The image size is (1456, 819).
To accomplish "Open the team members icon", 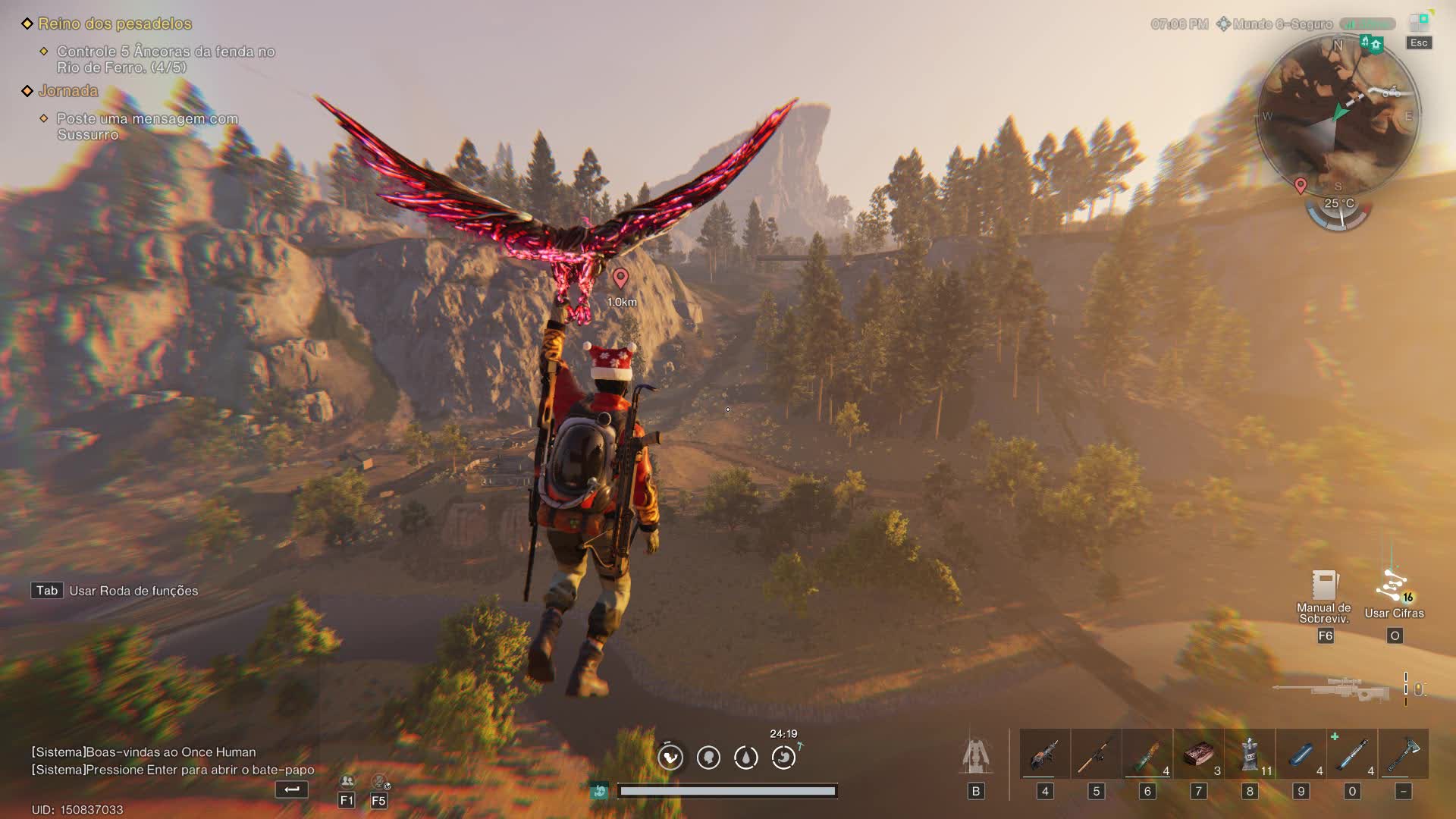I will (x=347, y=781).
